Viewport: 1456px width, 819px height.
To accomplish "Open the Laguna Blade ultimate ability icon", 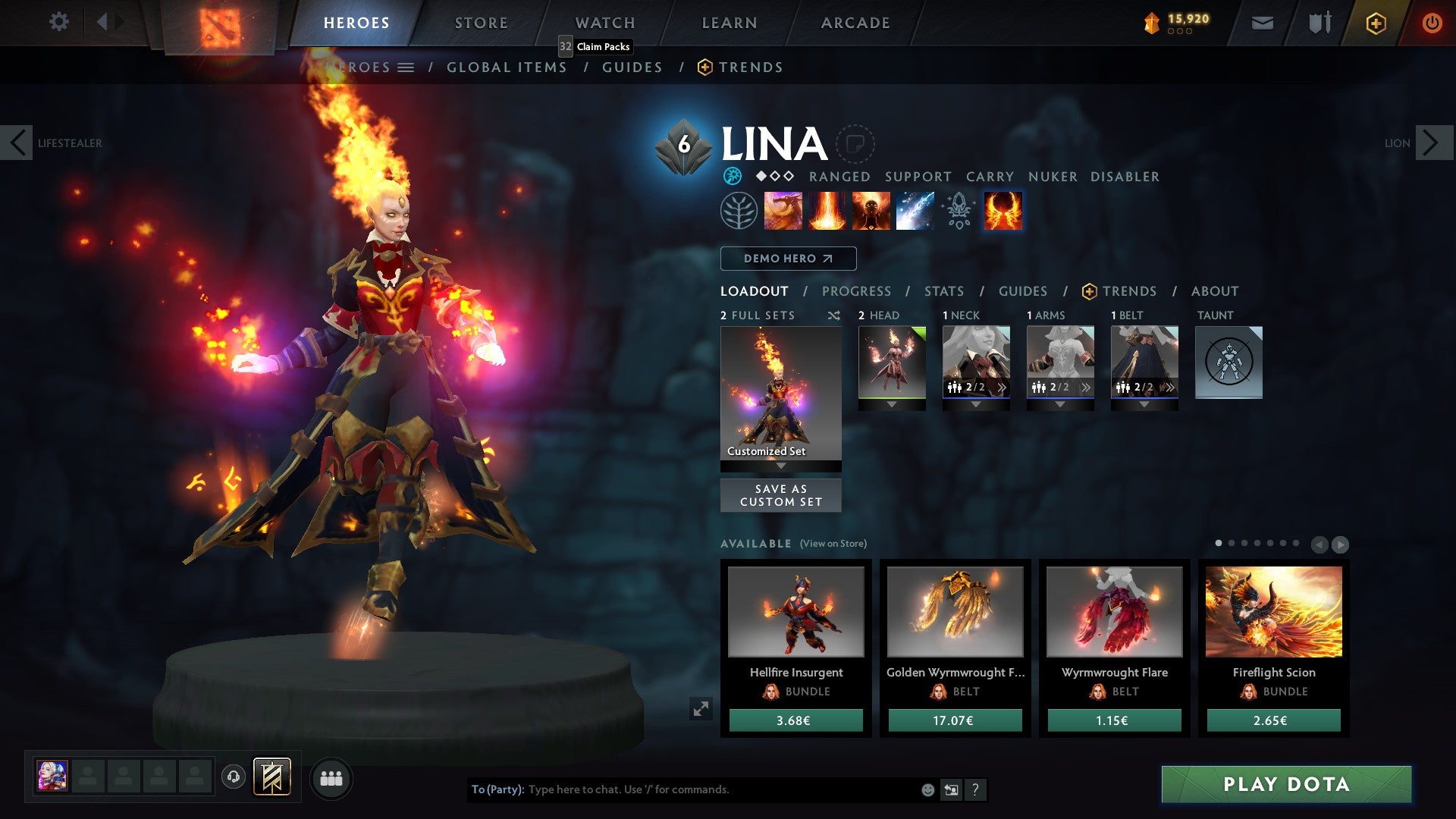I will (915, 211).
